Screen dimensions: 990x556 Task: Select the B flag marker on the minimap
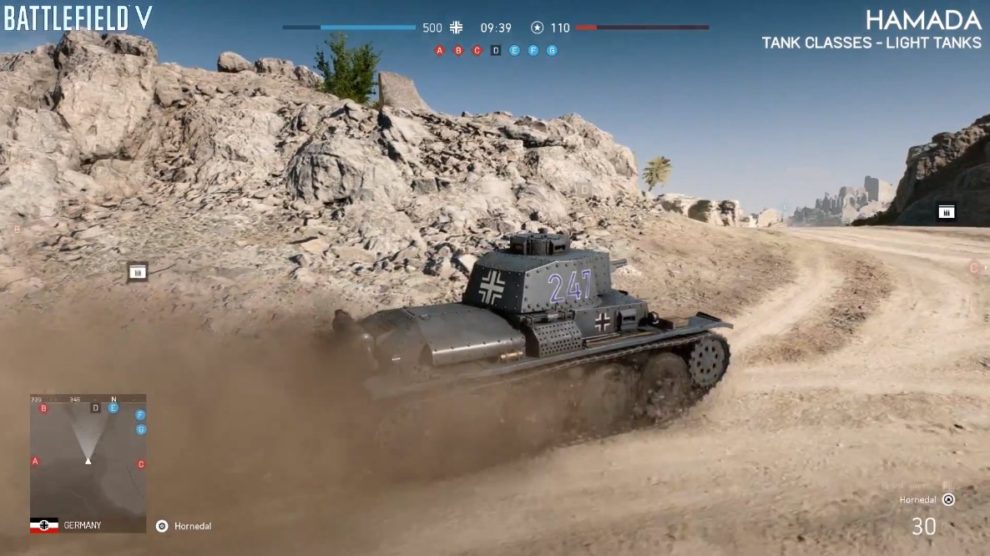(43, 408)
